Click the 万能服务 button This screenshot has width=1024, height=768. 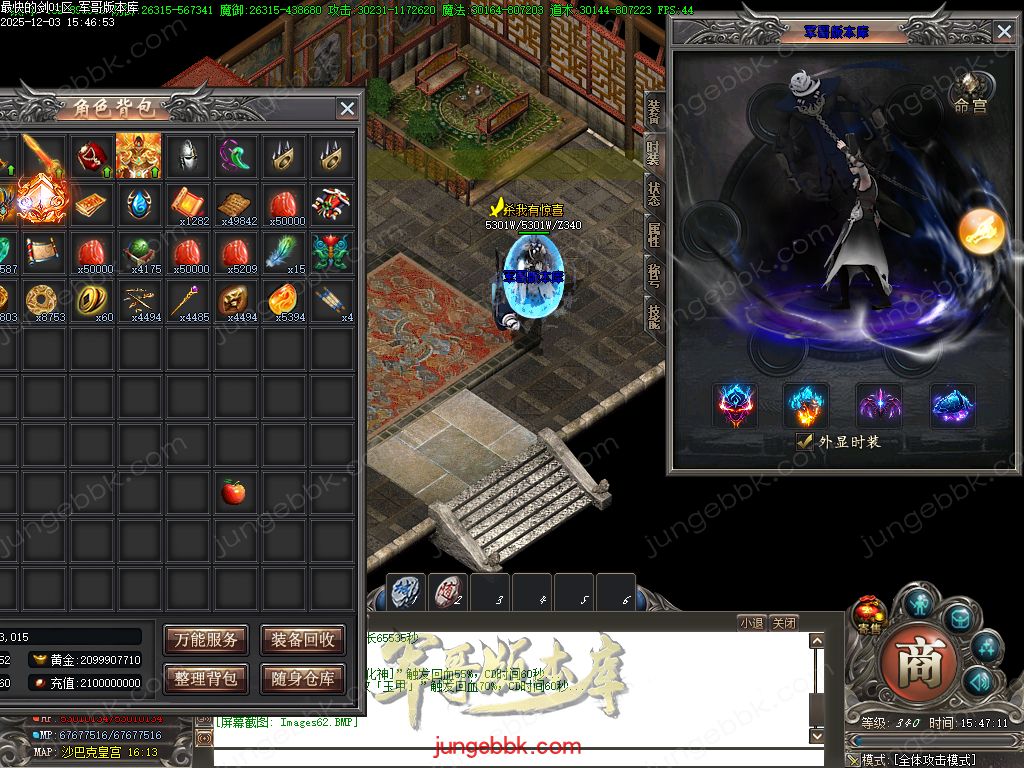pos(206,640)
